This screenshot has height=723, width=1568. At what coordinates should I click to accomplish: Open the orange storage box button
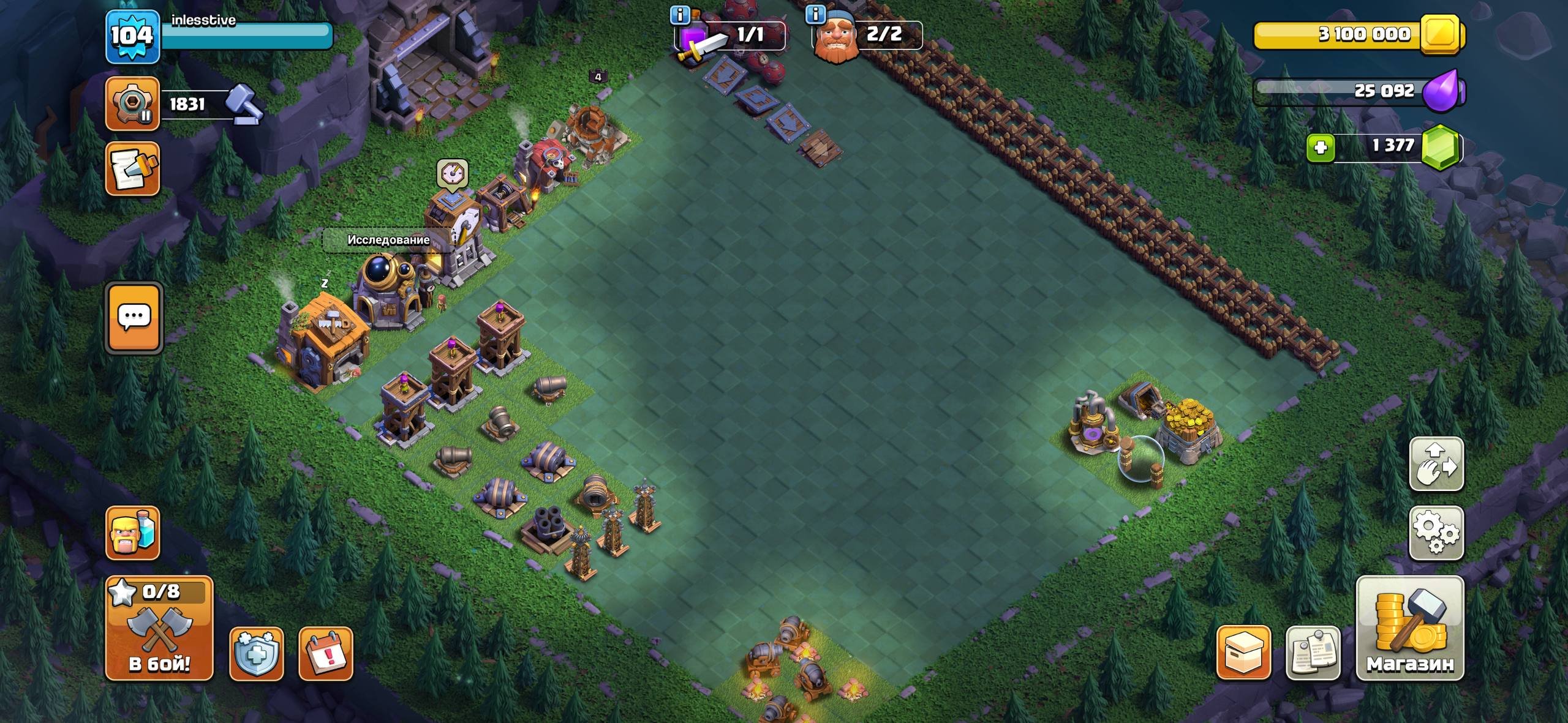[1243, 653]
